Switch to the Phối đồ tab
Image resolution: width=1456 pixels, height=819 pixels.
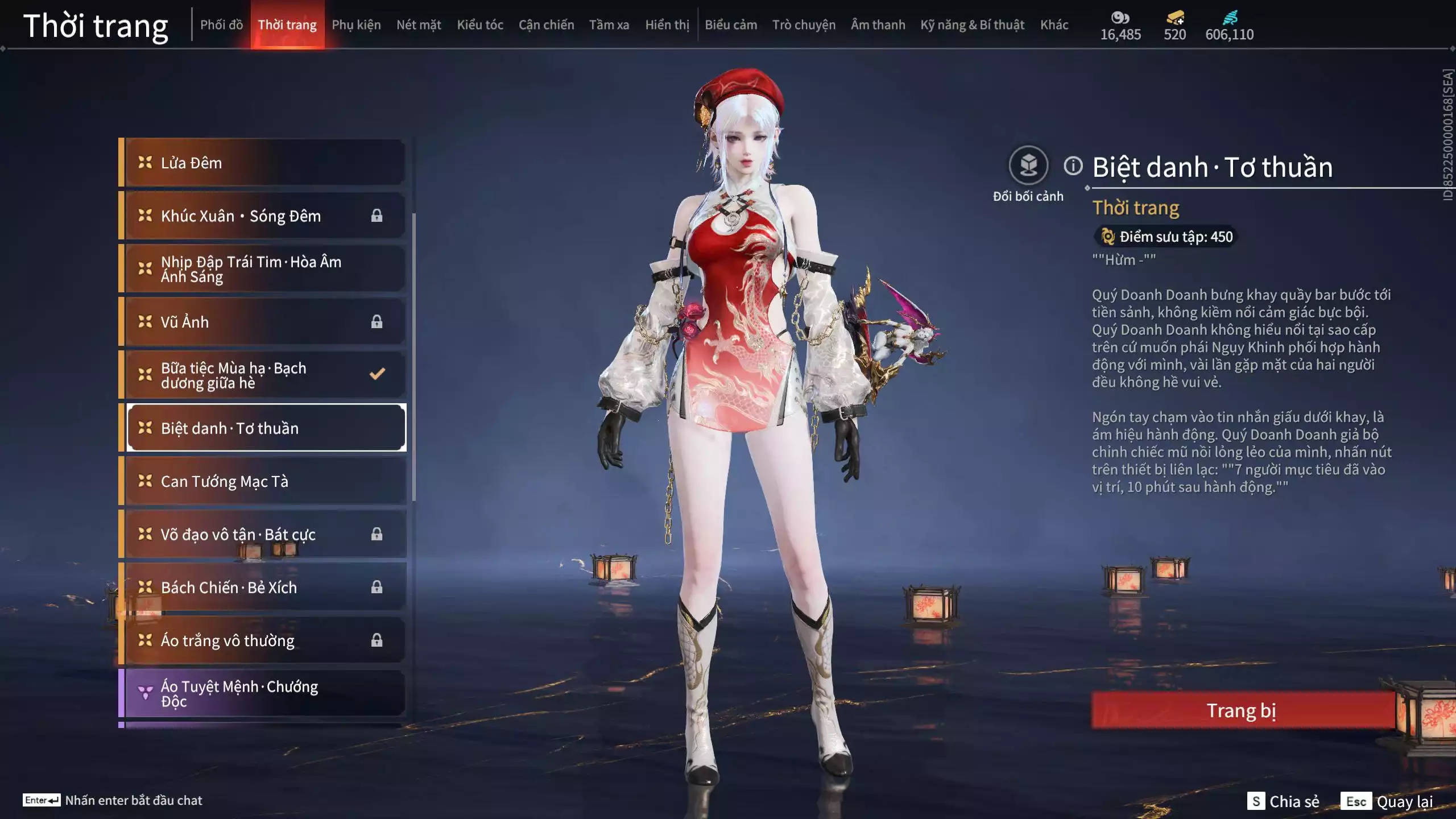point(221,25)
